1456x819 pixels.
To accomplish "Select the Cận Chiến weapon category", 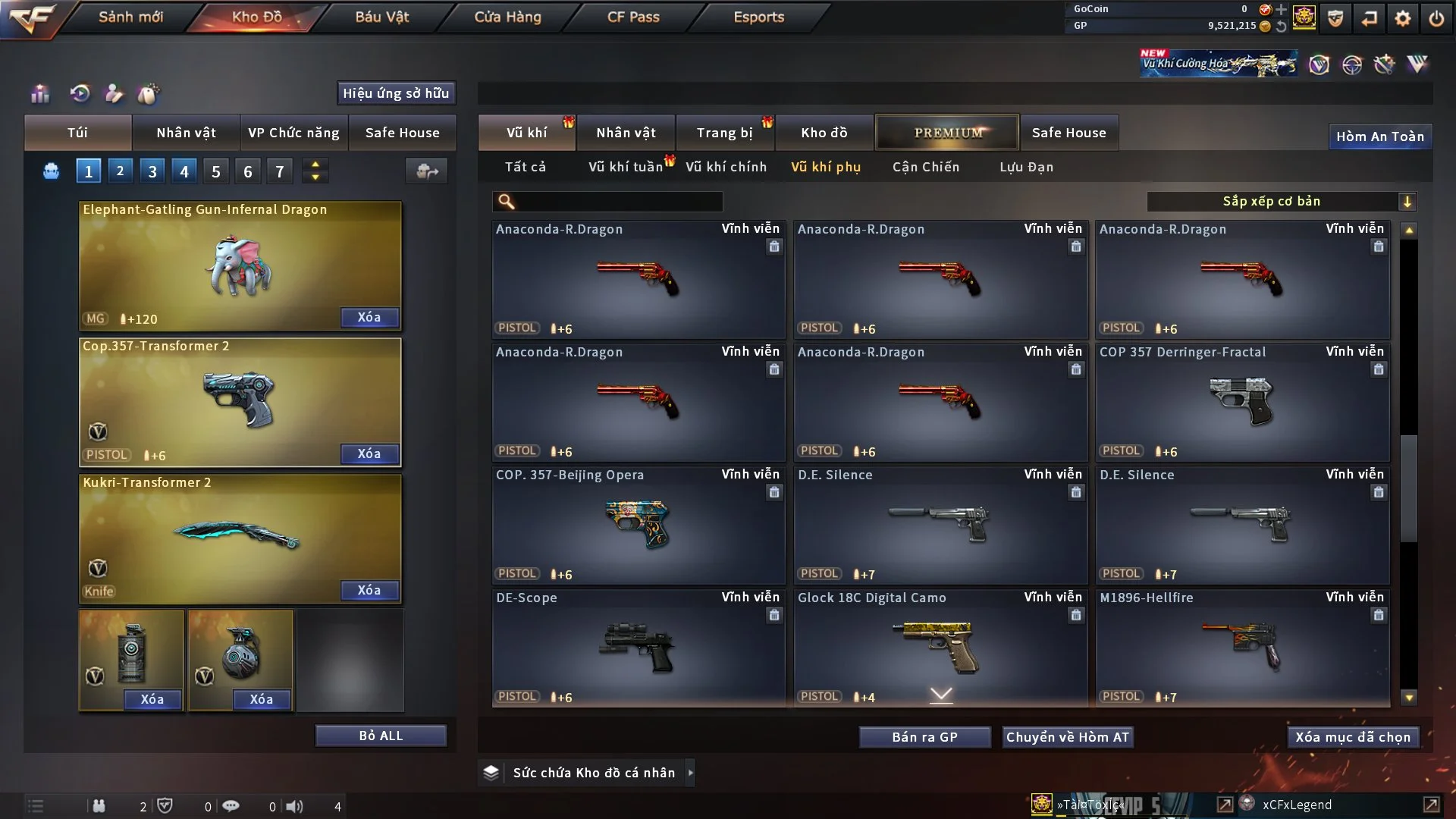I will pyautogui.click(x=925, y=167).
